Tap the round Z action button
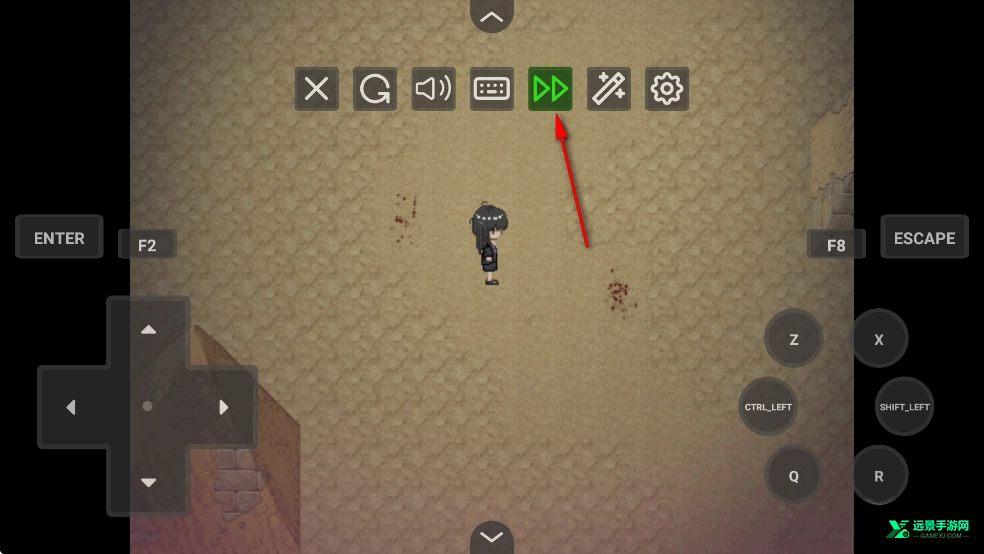This screenshot has width=984, height=554. click(x=794, y=339)
